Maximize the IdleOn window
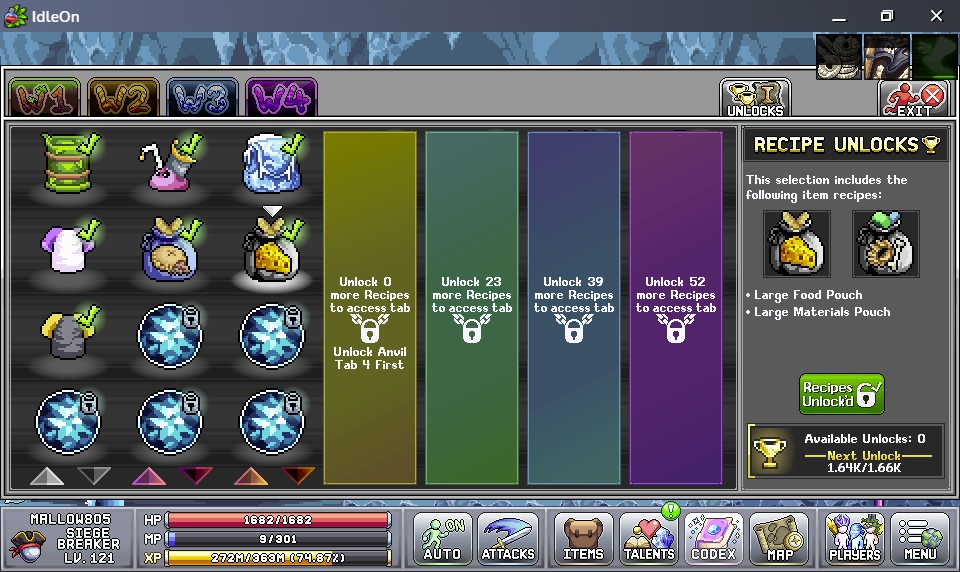The width and height of the screenshot is (960, 572). (x=886, y=16)
